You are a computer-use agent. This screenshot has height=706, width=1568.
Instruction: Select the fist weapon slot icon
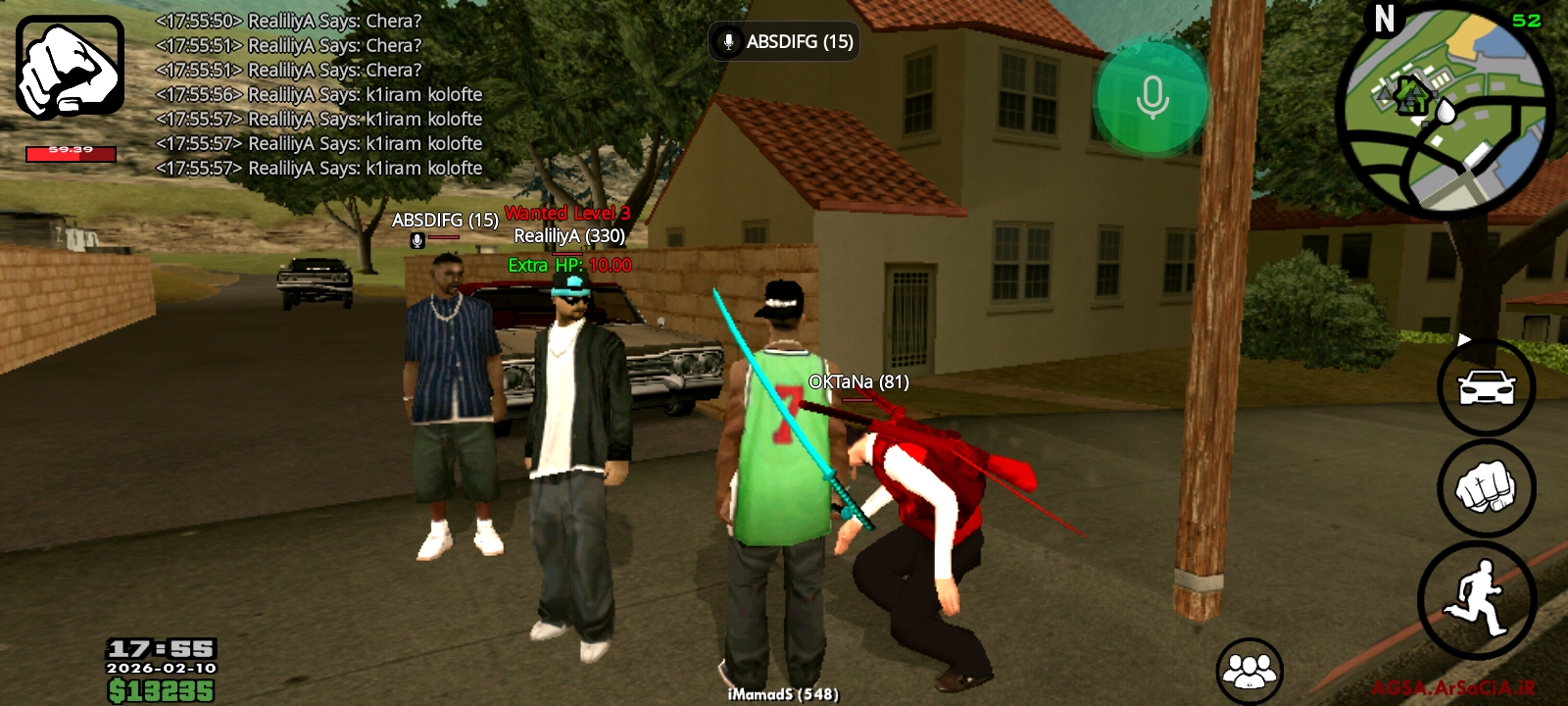point(69,69)
